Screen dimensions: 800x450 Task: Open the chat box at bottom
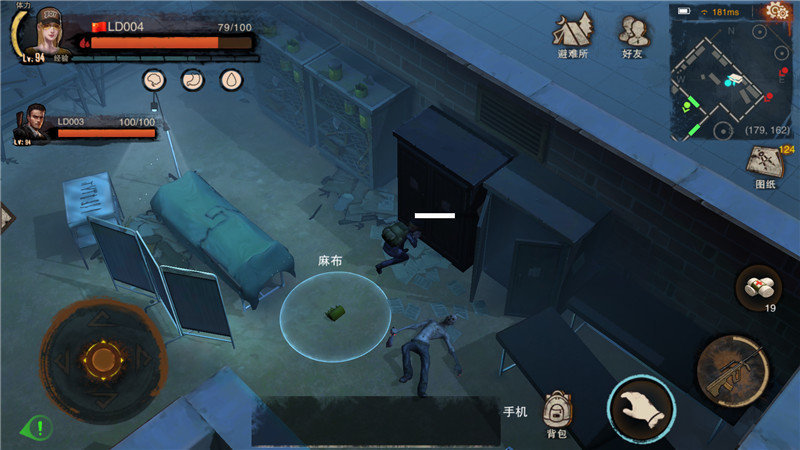375,420
